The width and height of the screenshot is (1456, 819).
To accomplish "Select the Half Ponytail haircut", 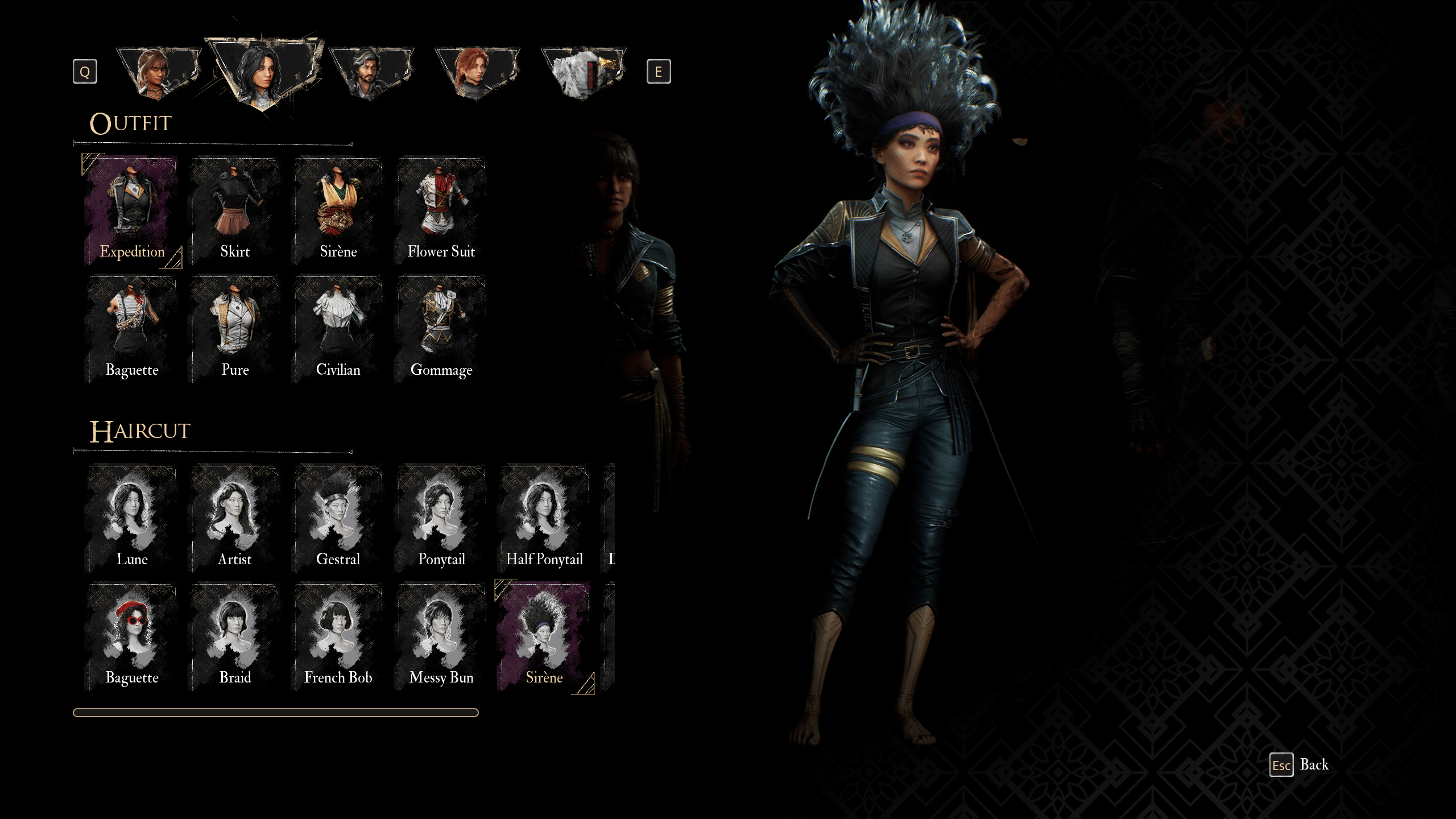I will click(544, 518).
